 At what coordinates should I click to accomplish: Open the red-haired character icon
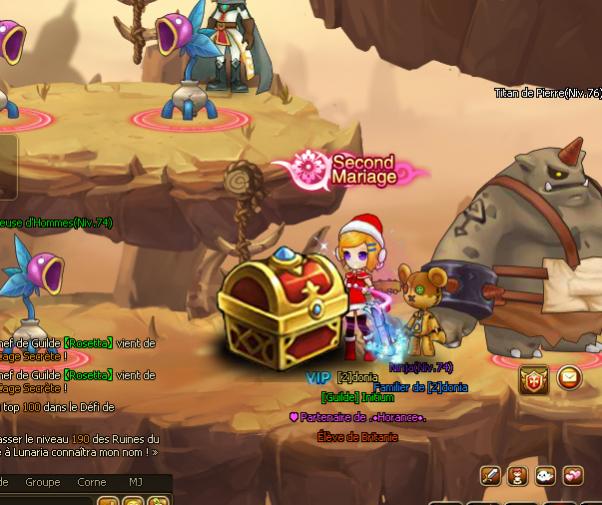pos(518,475)
